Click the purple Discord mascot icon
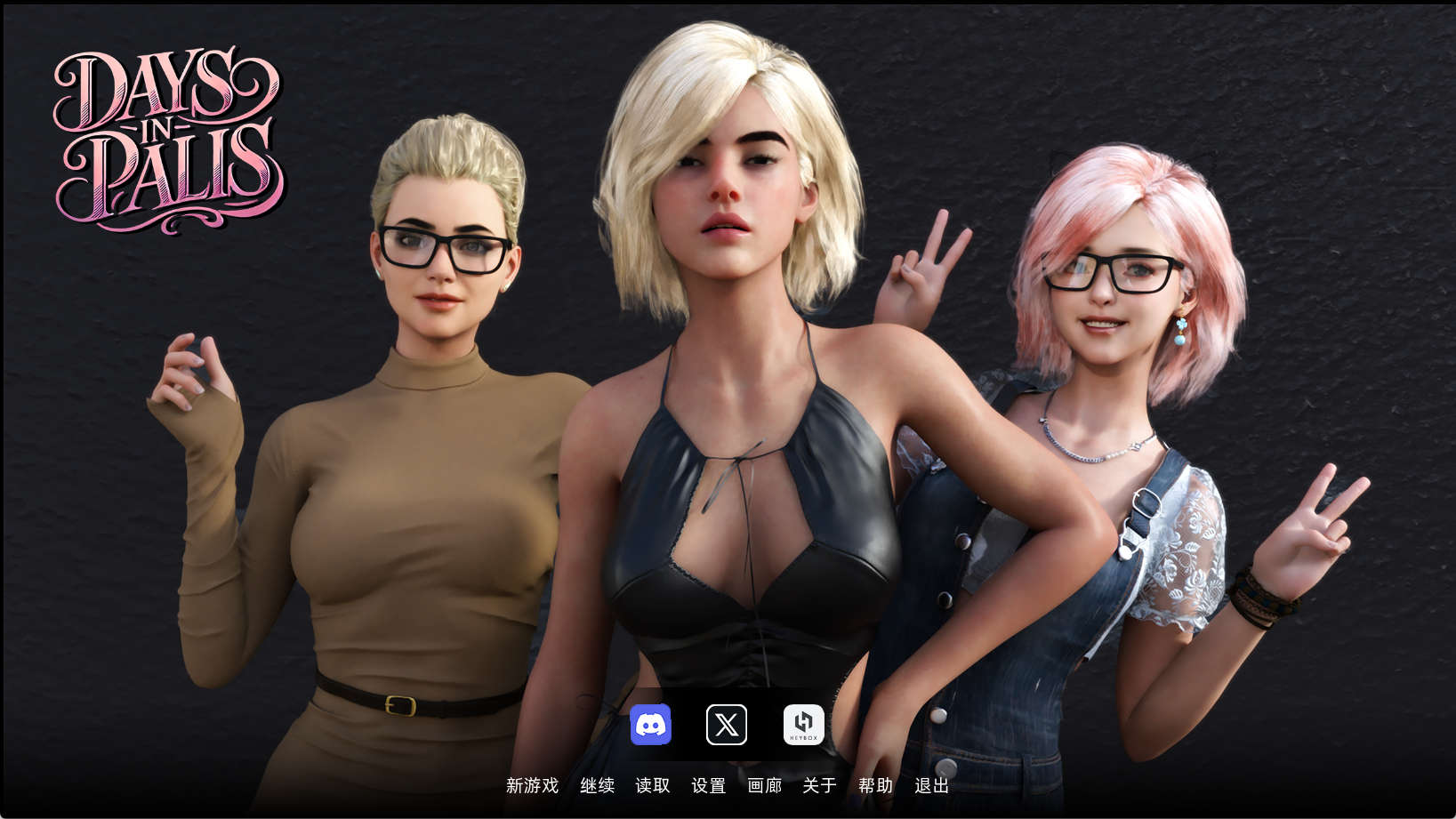The width and height of the screenshot is (1456, 819). click(652, 725)
